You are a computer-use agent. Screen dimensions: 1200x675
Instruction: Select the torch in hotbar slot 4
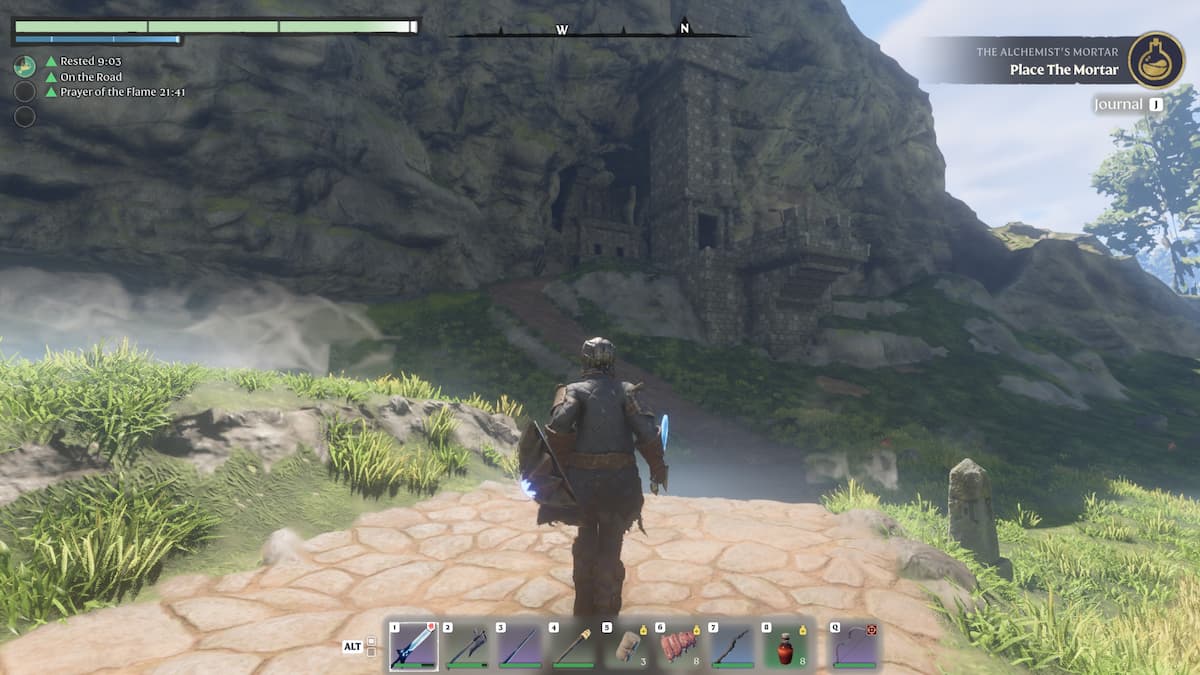tap(574, 646)
